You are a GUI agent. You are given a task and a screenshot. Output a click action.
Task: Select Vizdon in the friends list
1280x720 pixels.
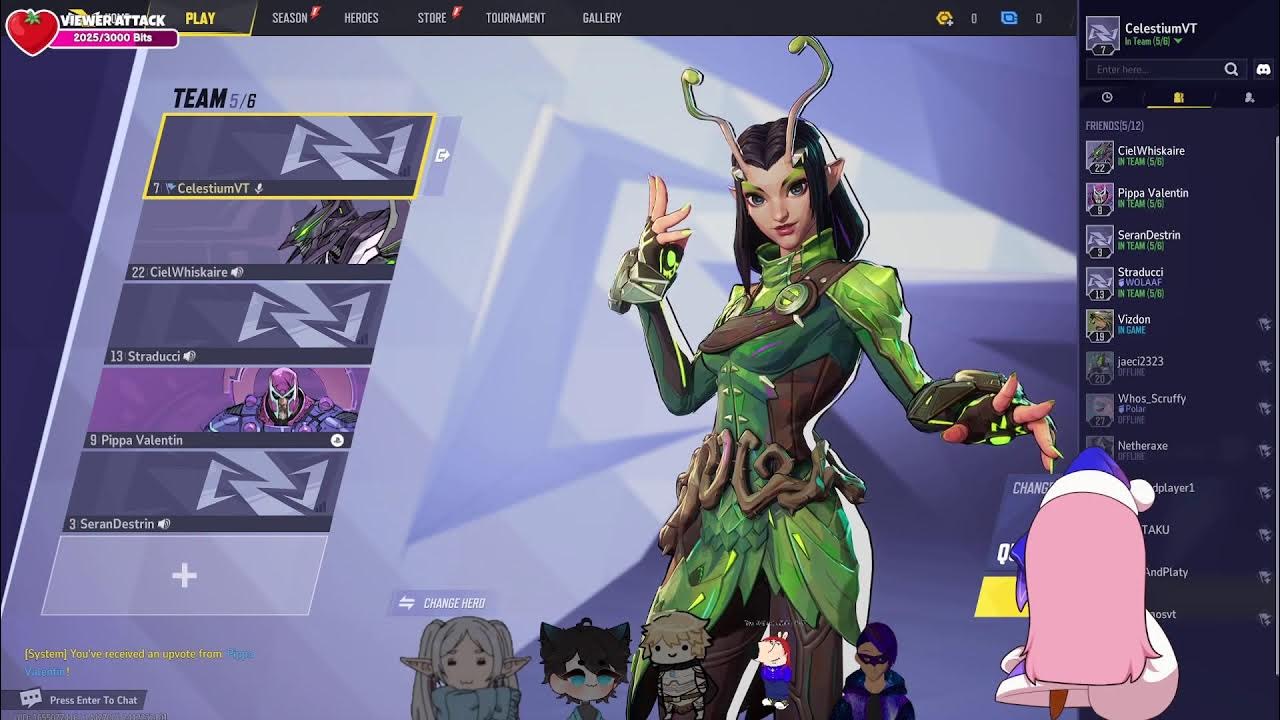[1134, 324]
